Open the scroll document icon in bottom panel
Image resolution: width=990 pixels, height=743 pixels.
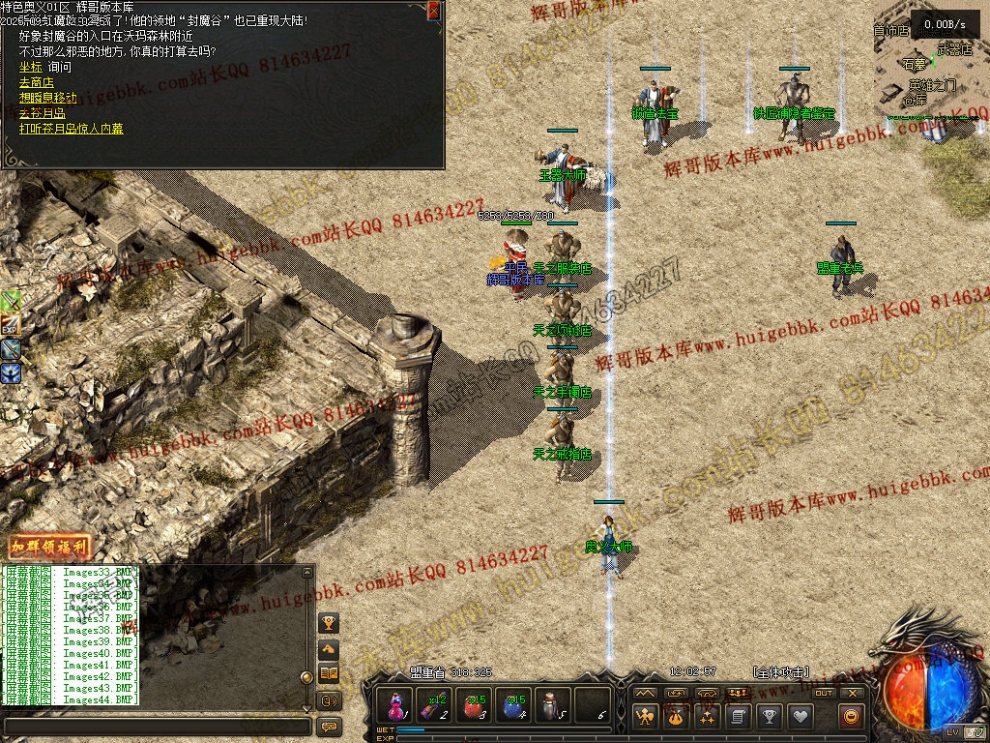(738, 716)
